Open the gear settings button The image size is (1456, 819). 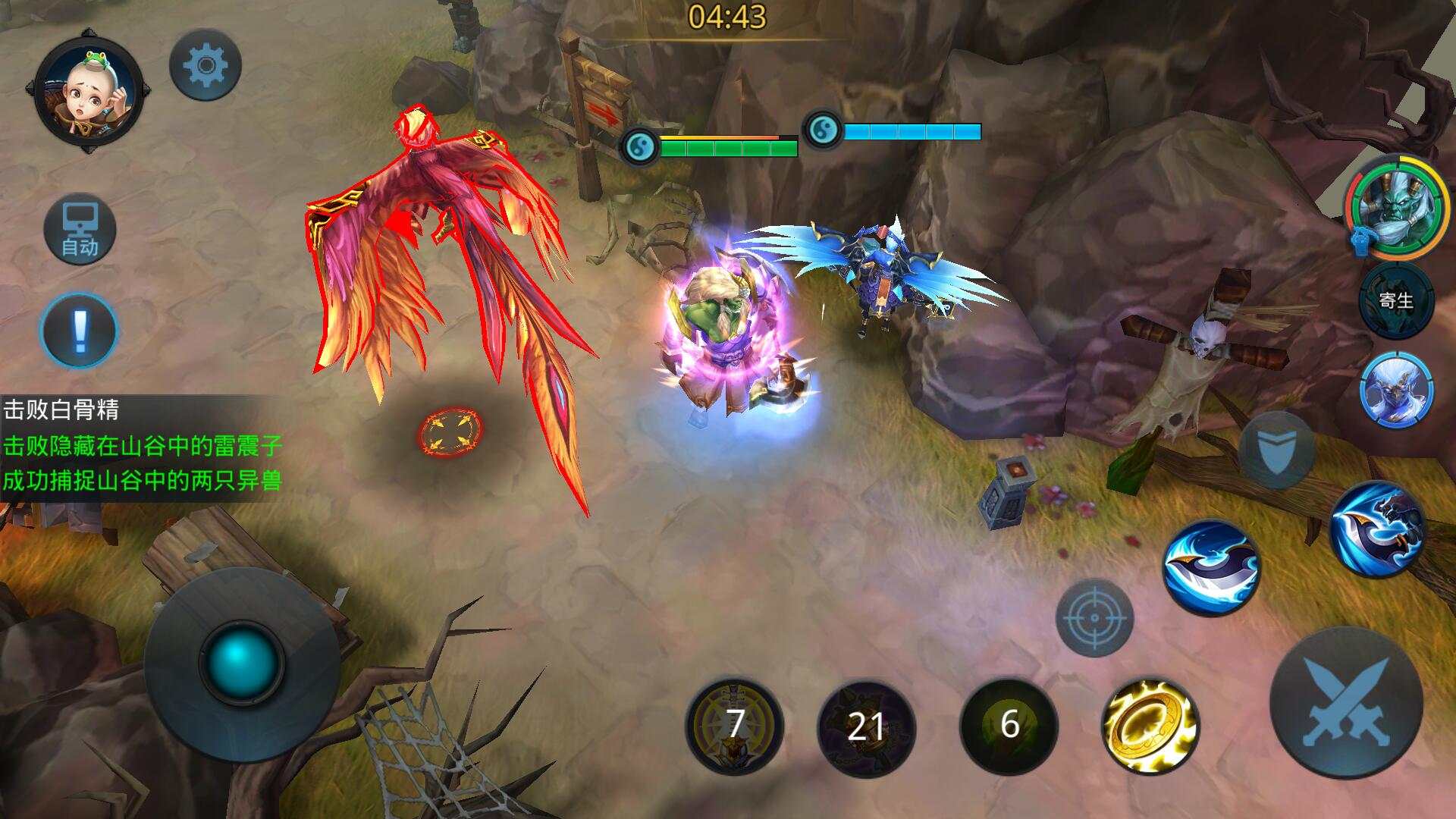pos(205,65)
